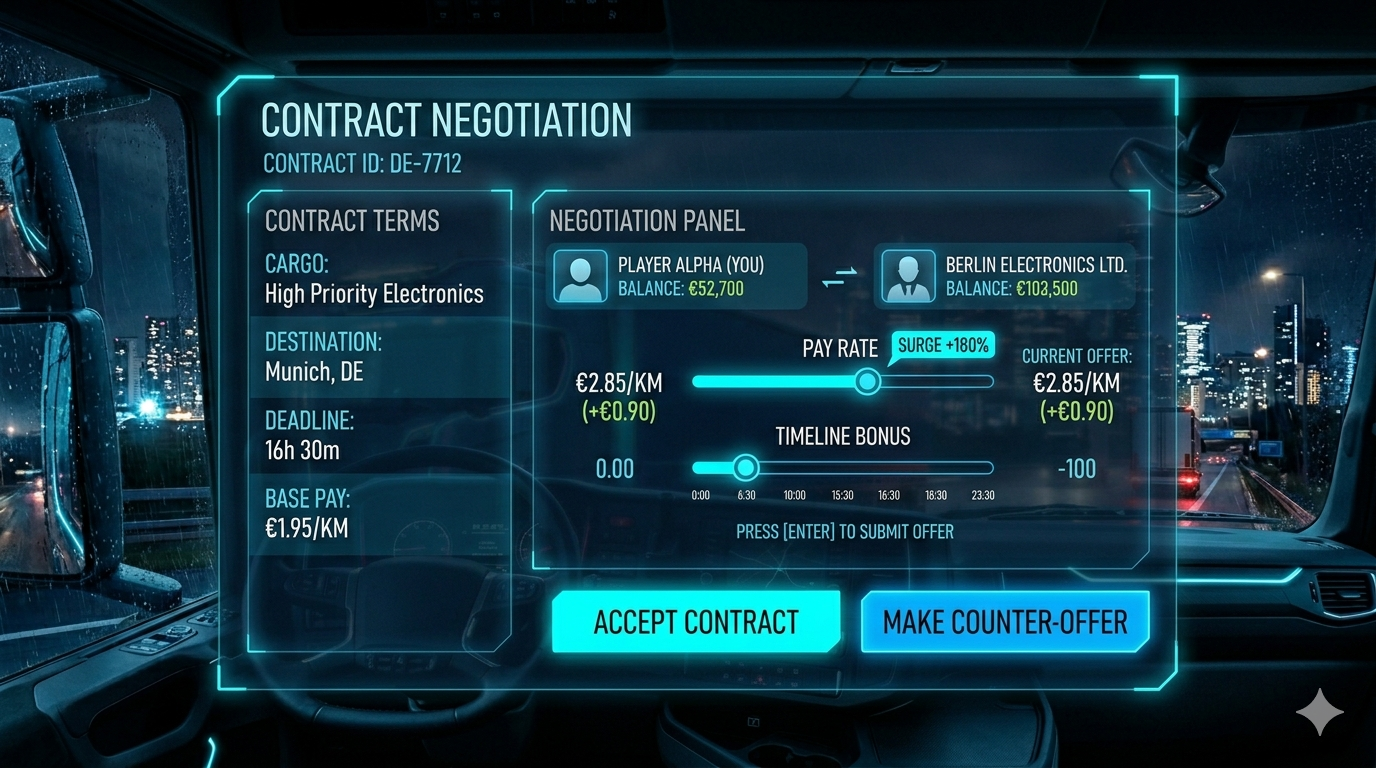The height and width of the screenshot is (768, 1376).
Task: Collapse the Negotiation Panel header
Action: pyautogui.click(x=646, y=221)
